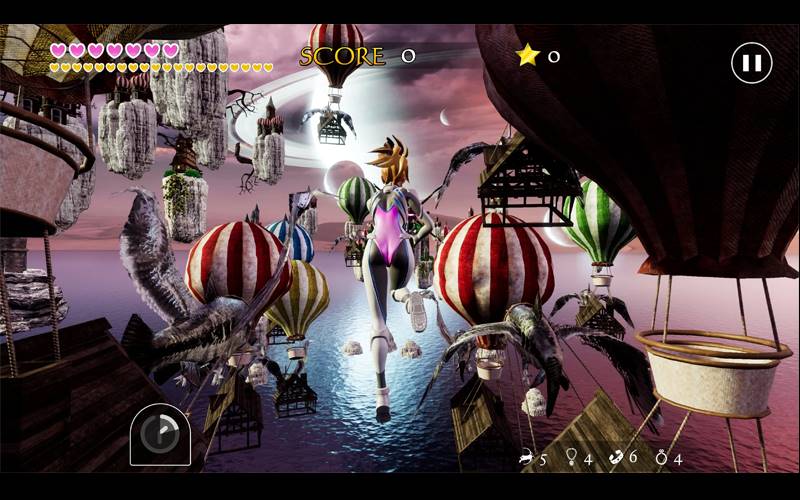The width and height of the screenshot is (800, 500).
Task: Activate the clock time ability button
Action: coord(159,434)
